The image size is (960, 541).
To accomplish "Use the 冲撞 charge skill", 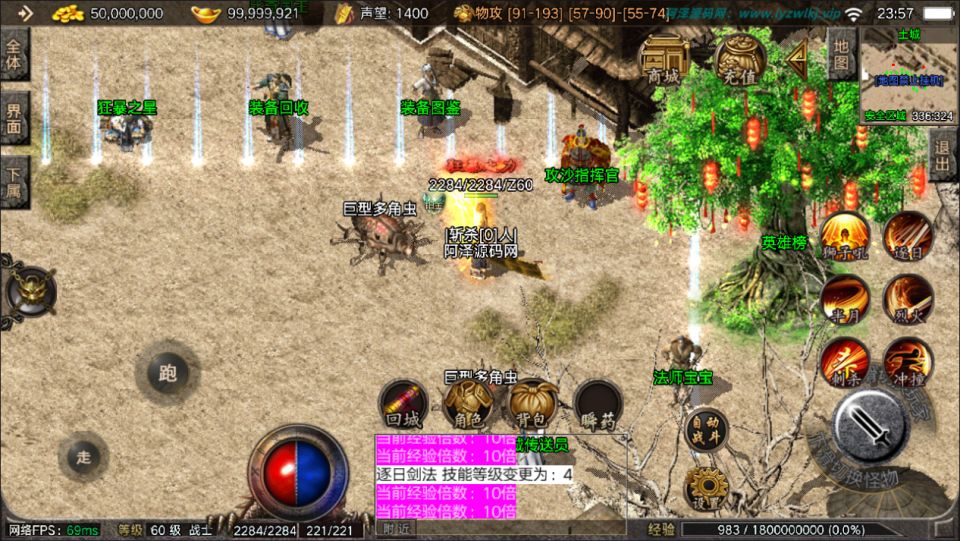I will point(908,362).
